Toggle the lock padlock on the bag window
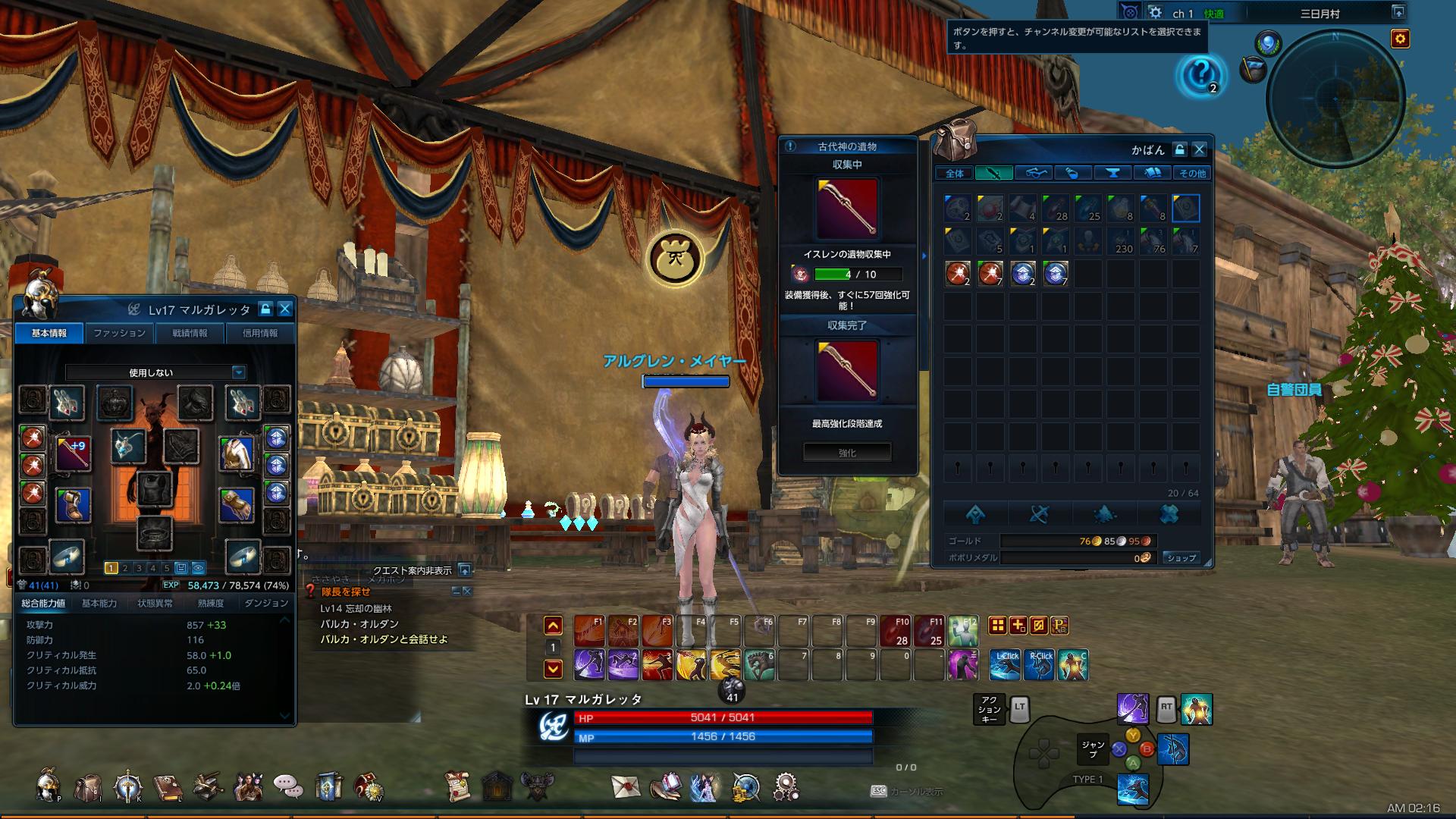 (x=1180, y=150)
